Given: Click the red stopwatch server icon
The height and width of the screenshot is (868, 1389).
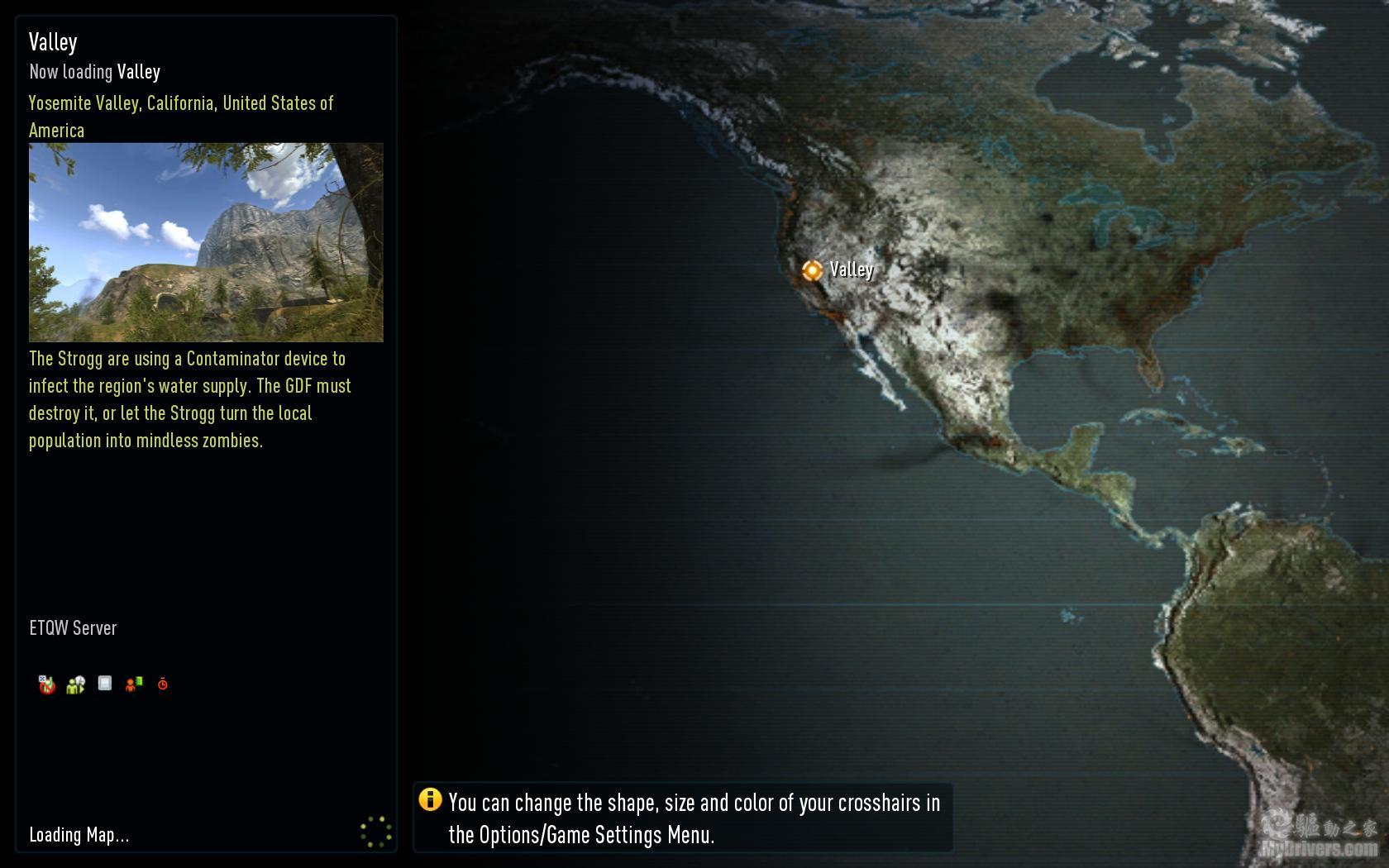Looking at the screenshot, I should pyautogui.click(x=163, y=684).
